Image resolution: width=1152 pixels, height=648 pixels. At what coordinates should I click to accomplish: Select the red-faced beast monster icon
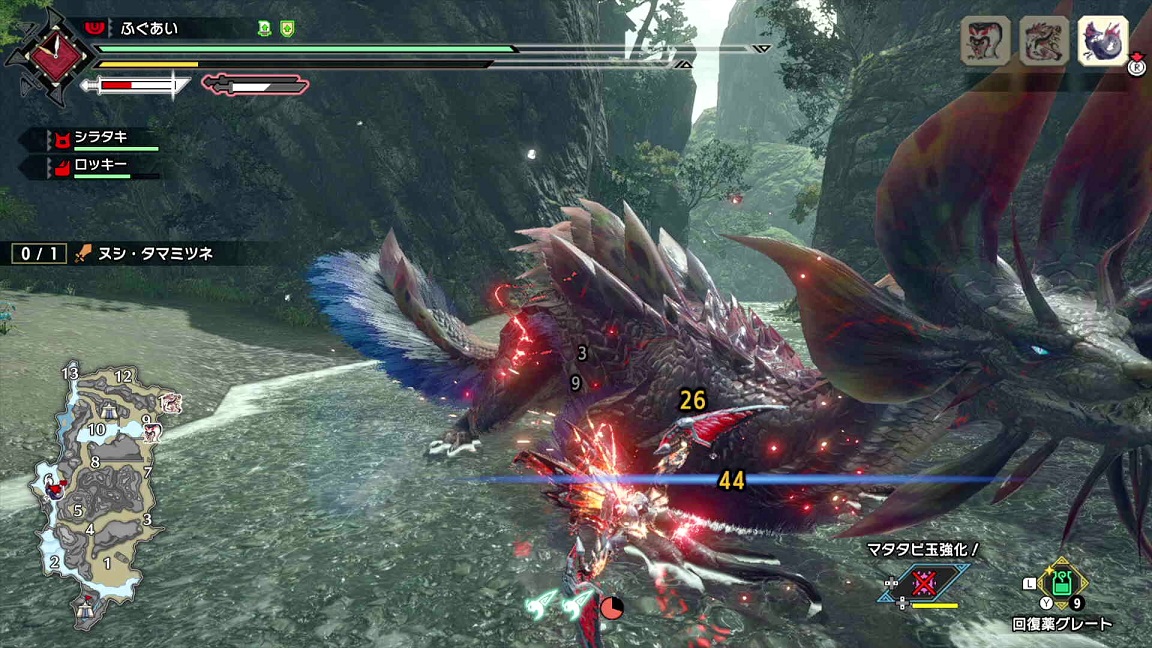tap(985, 41)
